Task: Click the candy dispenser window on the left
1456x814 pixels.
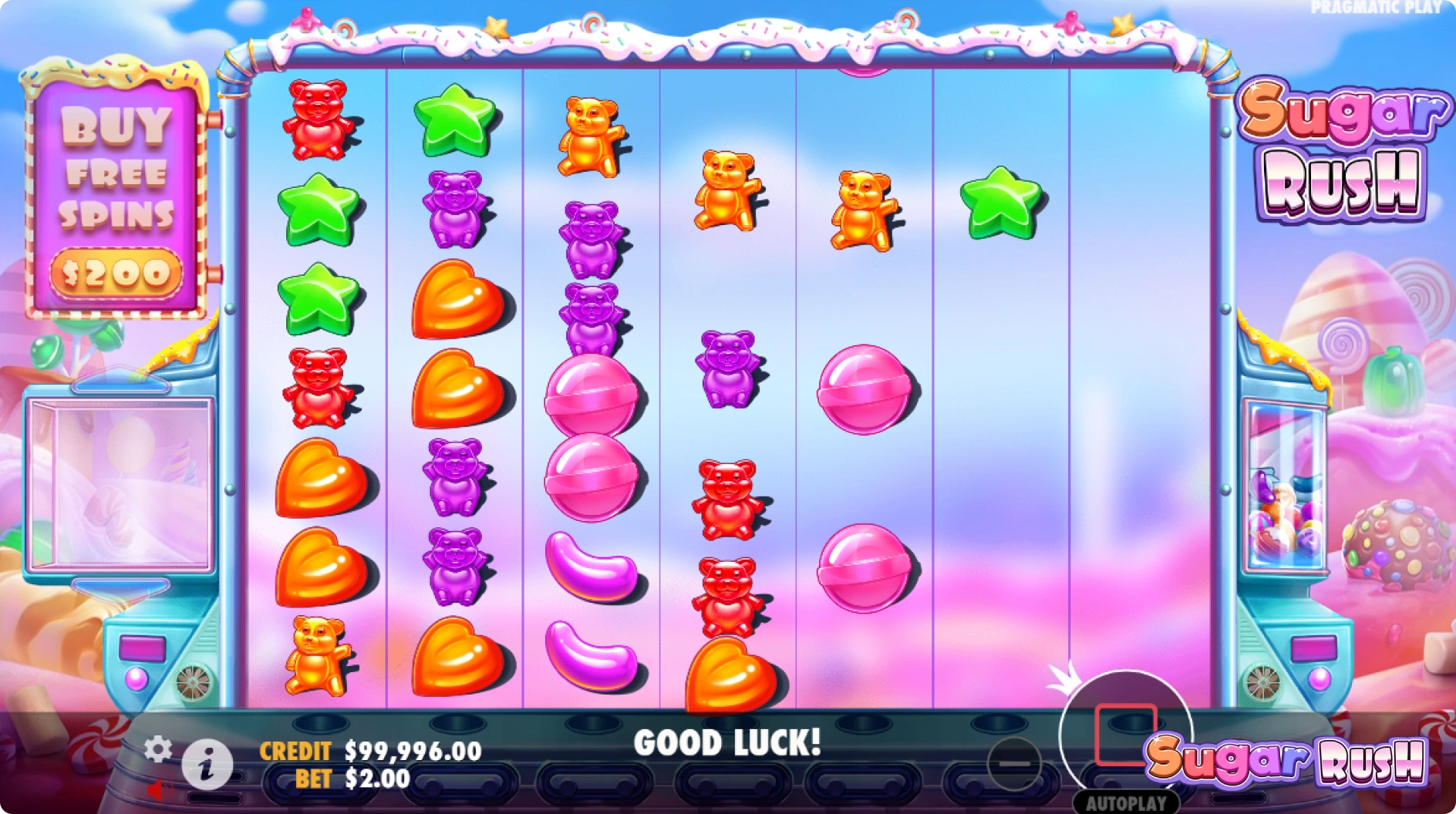Action: [x=121, y=482]
